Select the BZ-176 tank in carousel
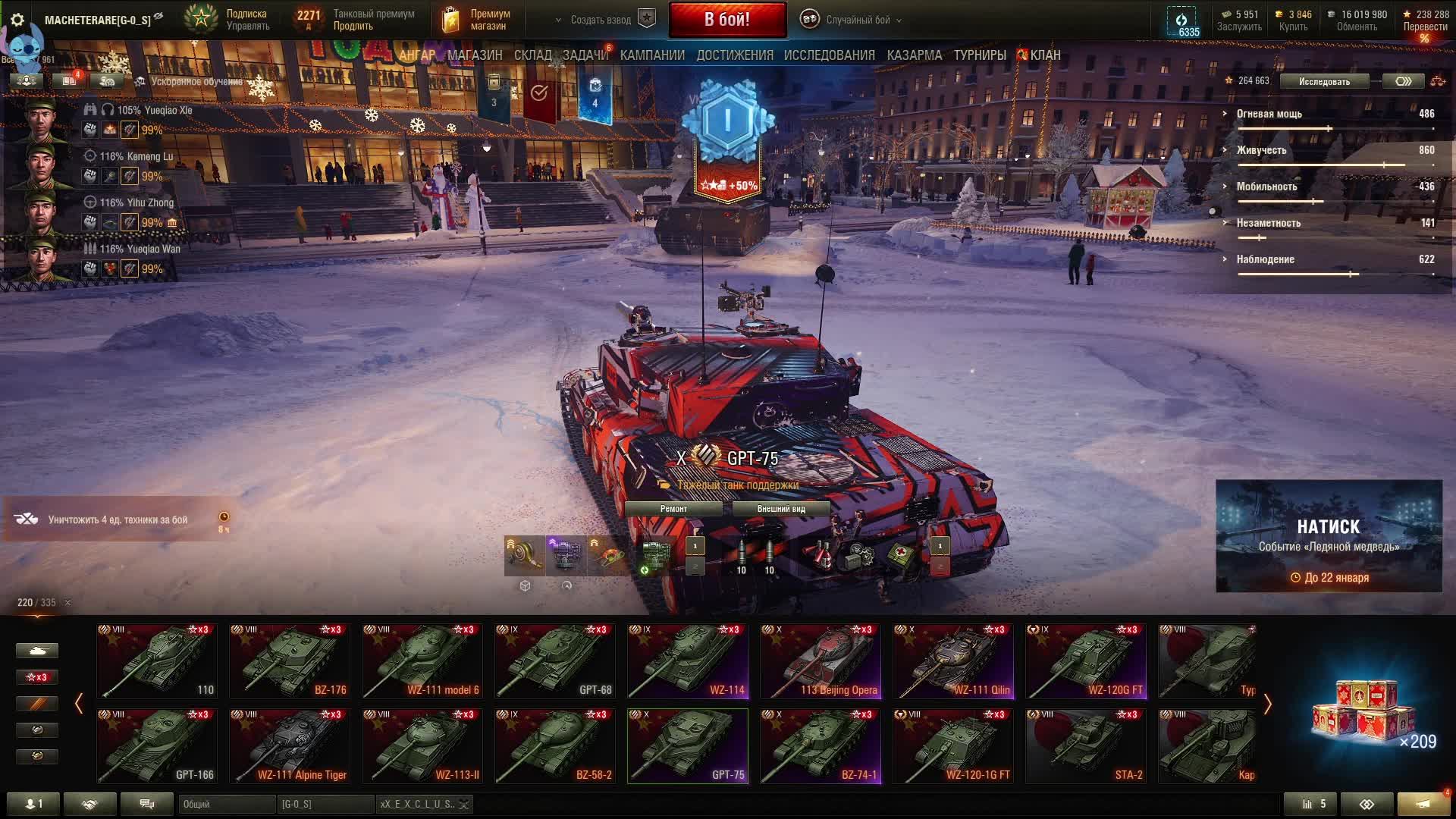Viewport: 1456px width, 819px height. [x=290, y=661]
